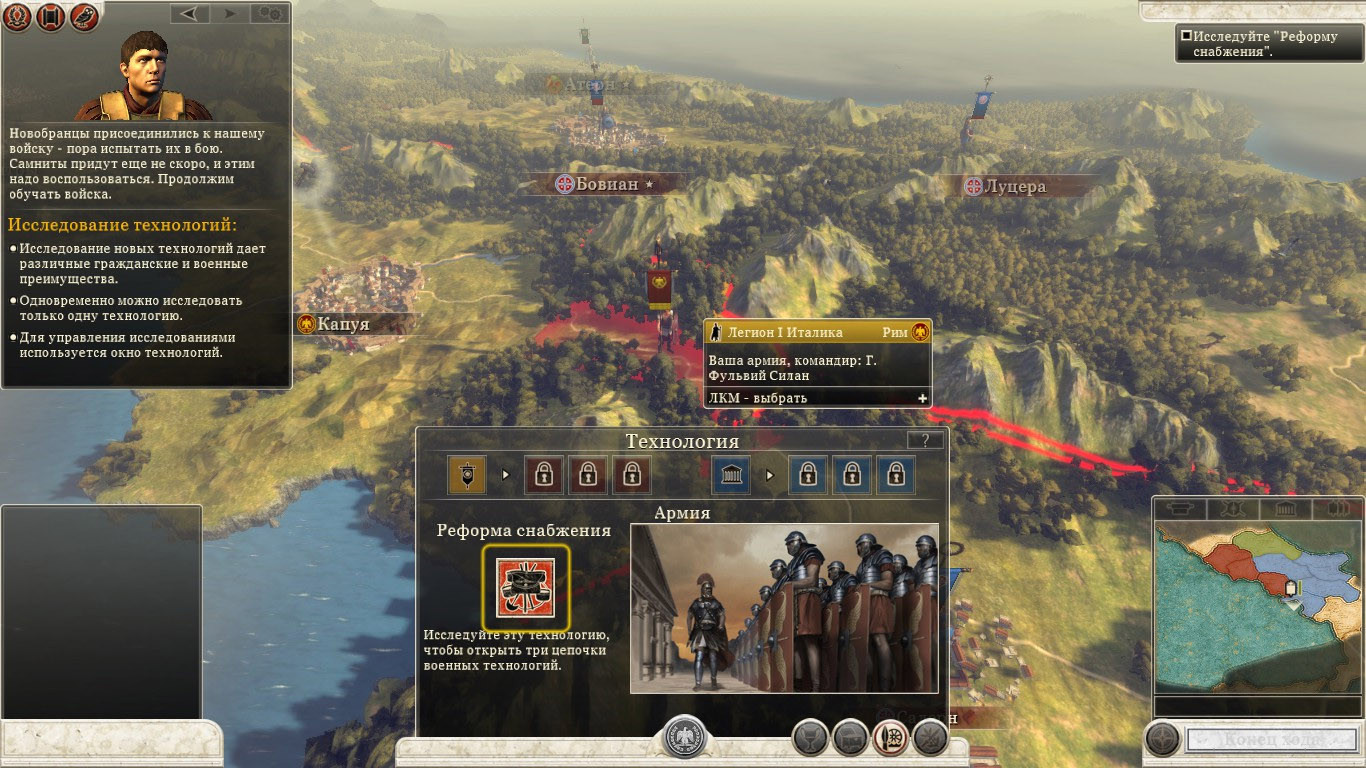Open the highlighted wheel technology button
The width and height of the screenshot is (1366, 768).
[890, 737]
